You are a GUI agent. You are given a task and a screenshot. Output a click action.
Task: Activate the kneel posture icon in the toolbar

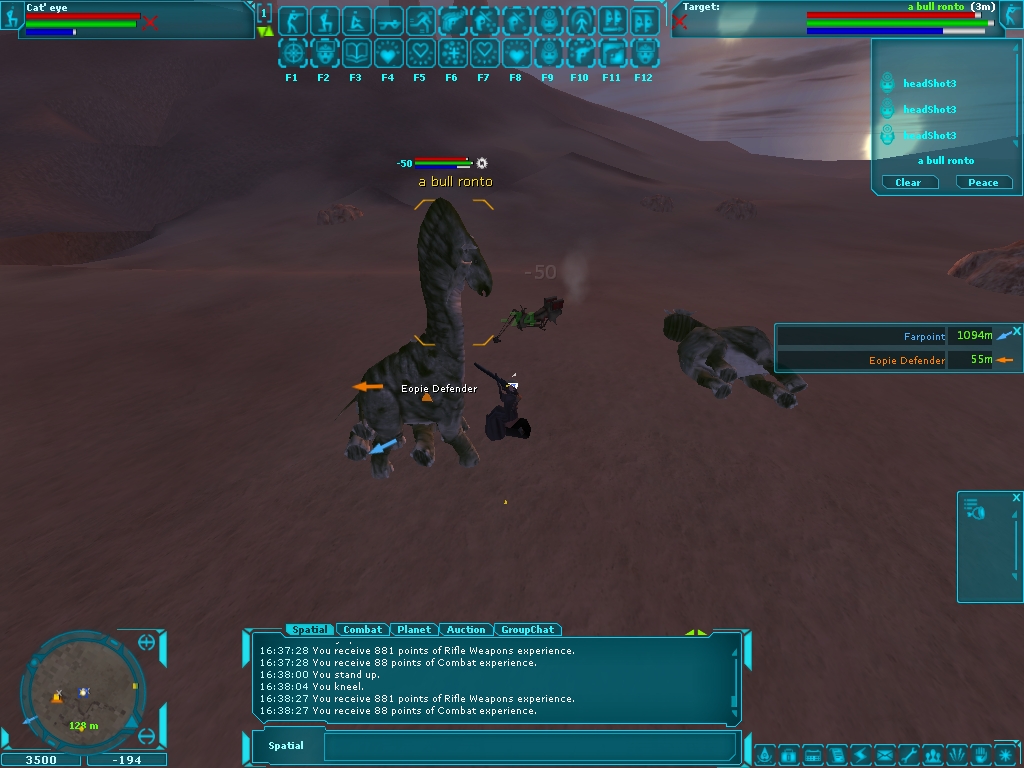click(324, 21)
